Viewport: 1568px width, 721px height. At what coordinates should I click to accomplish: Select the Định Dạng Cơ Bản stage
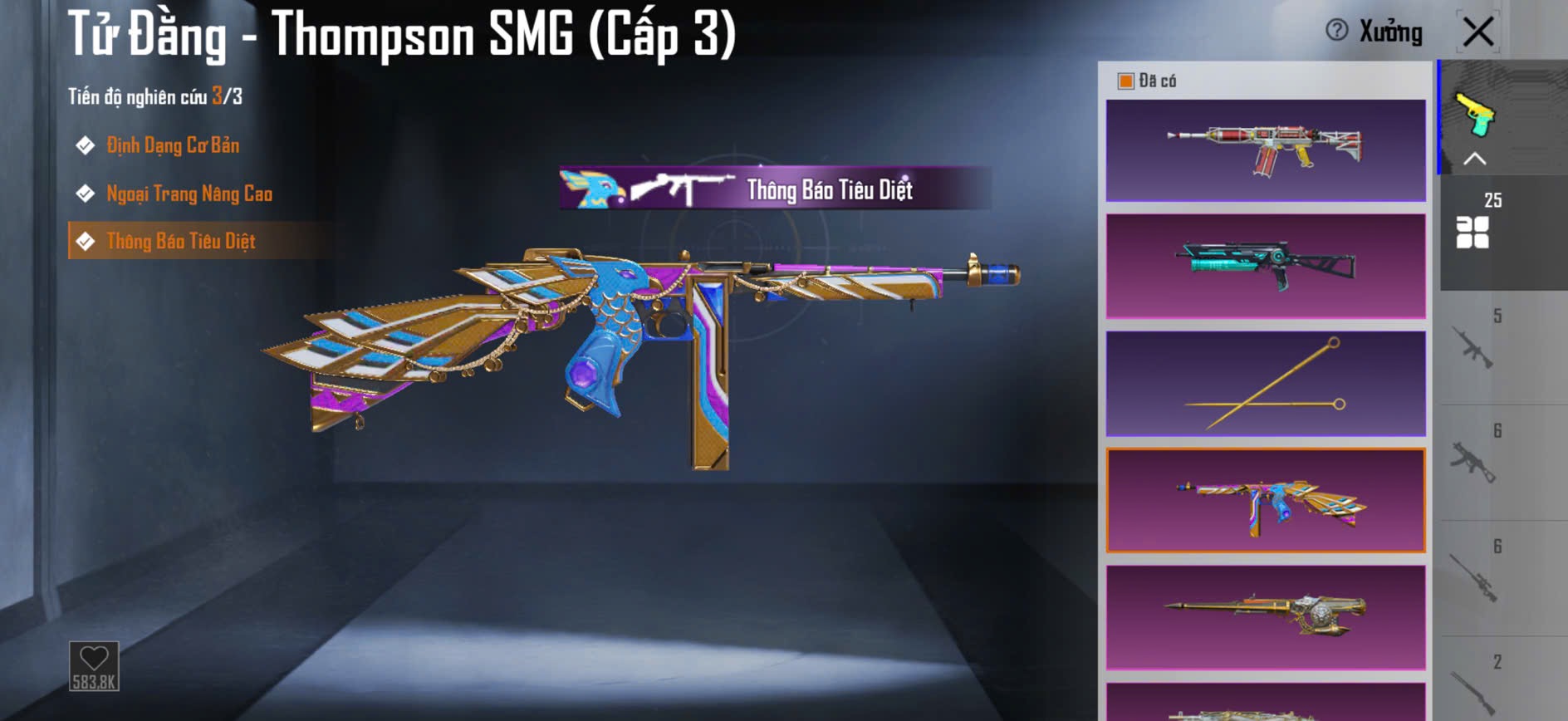pos(172,146)
